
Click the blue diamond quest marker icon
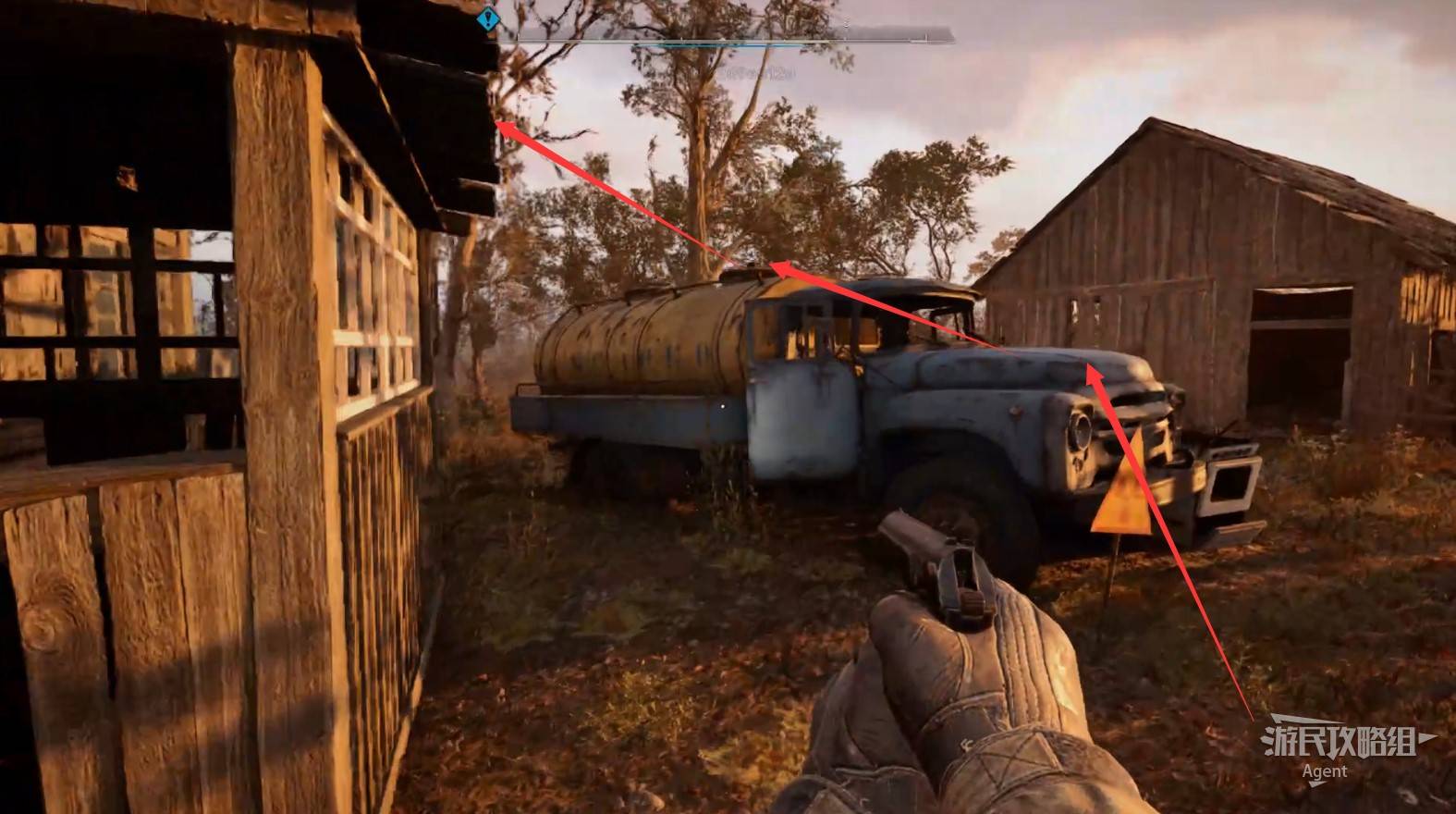[488, 18]
